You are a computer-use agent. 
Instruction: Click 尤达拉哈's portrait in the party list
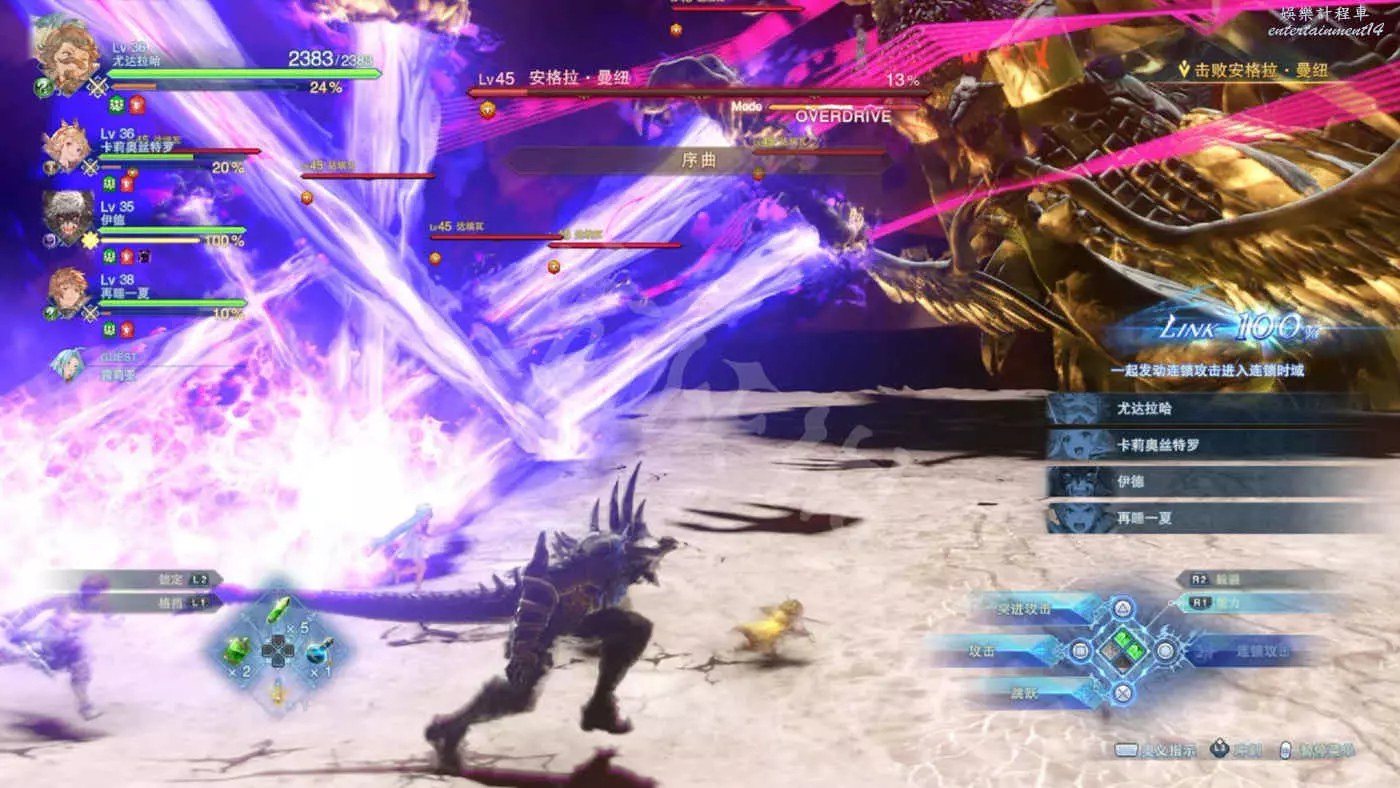[66, 57]
